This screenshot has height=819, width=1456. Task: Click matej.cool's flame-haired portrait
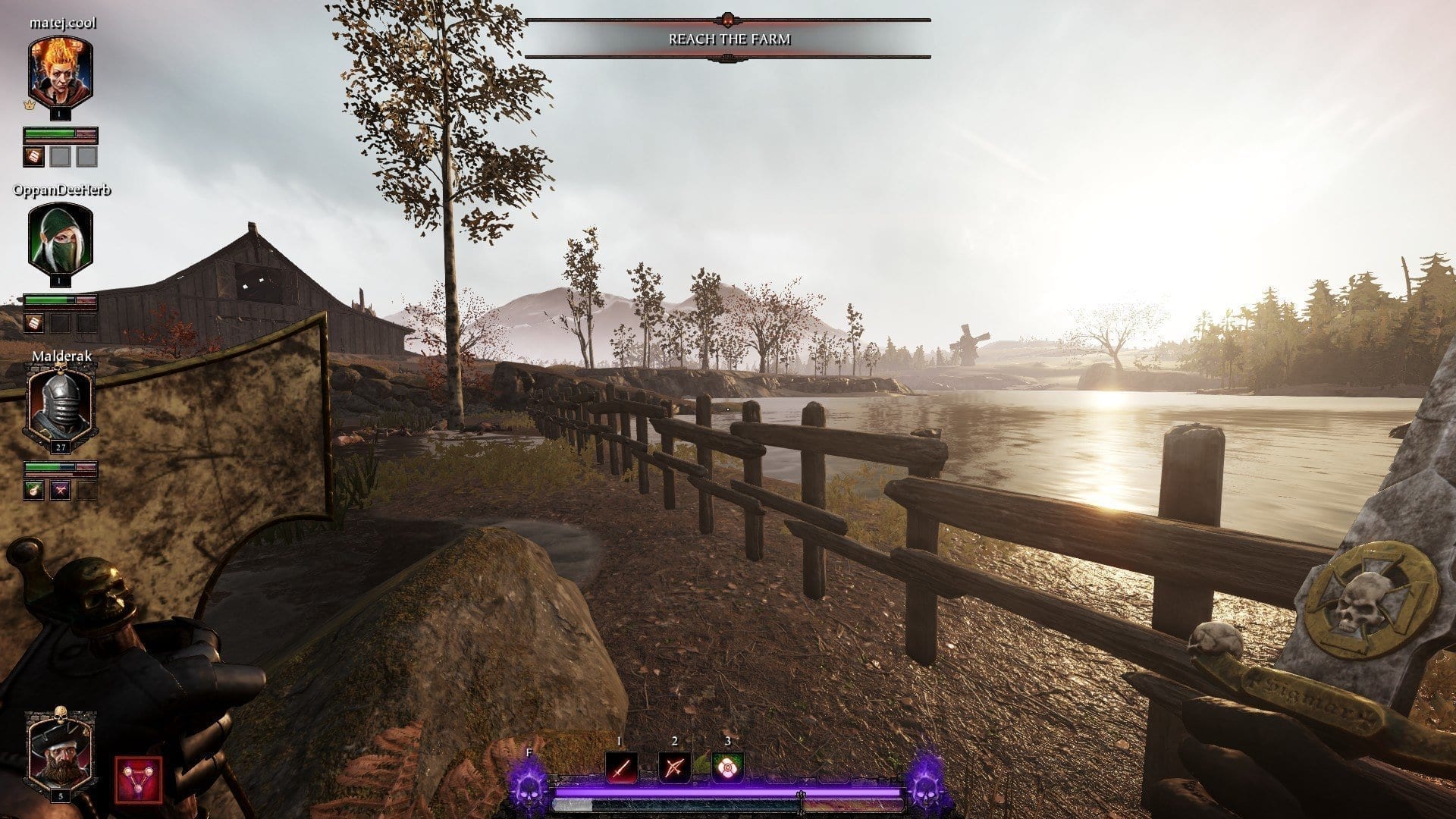point(61,73)
